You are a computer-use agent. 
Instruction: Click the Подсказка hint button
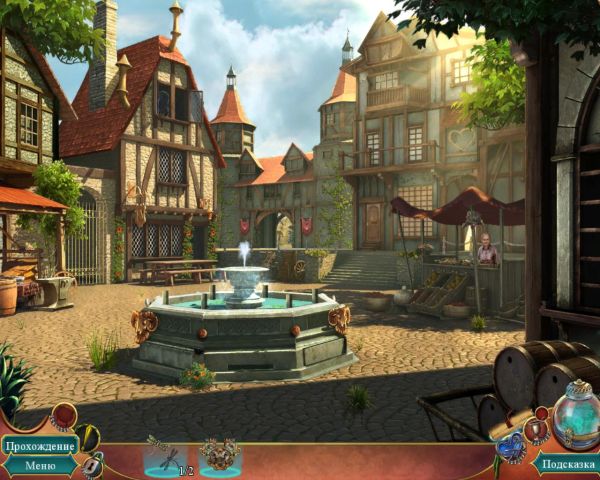(x=566, y=463)
